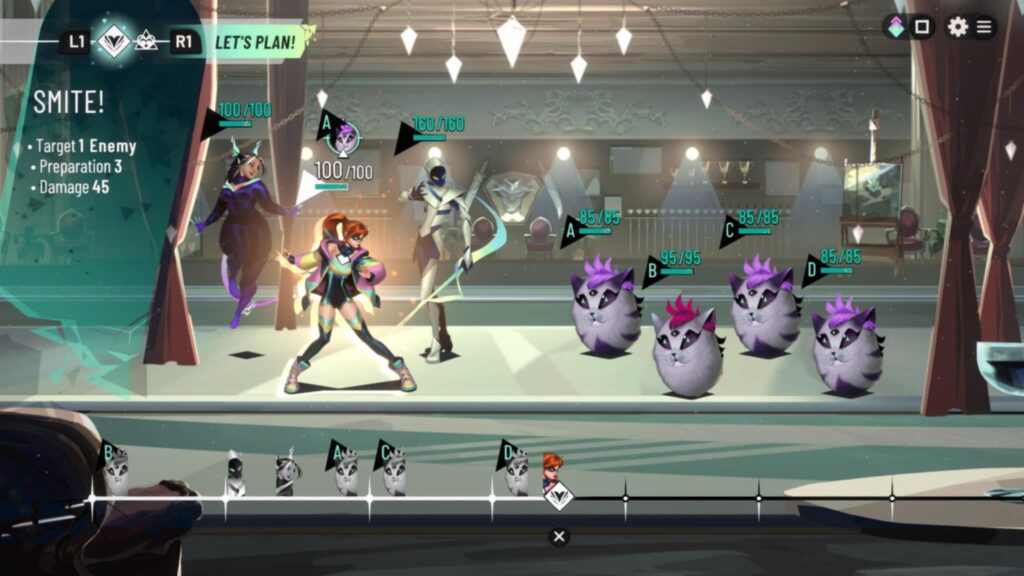Click the planned Smite diamond on the timeline
This screenshot has height=576, width=1024.
point(559,495)
